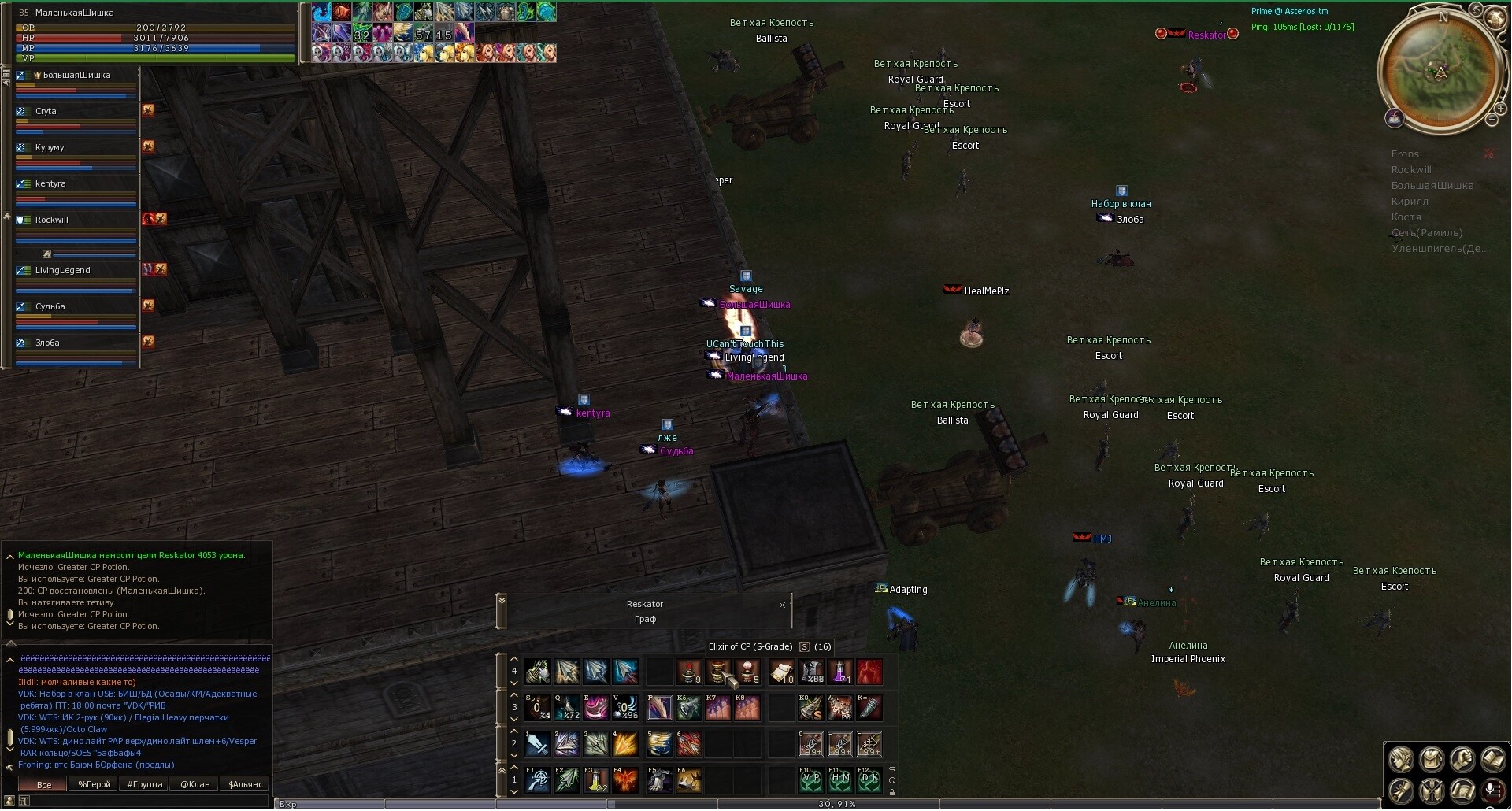Use the scroll item with count 10

pos(781,672)
